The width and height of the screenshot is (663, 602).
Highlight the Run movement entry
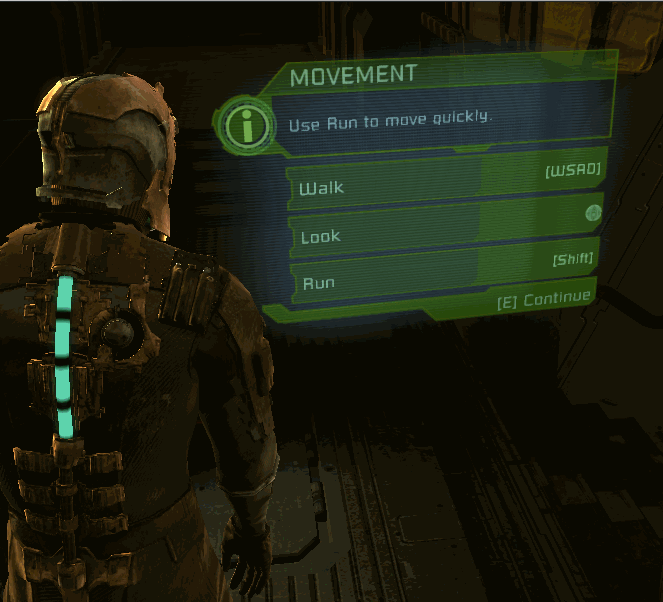(445, 273)
